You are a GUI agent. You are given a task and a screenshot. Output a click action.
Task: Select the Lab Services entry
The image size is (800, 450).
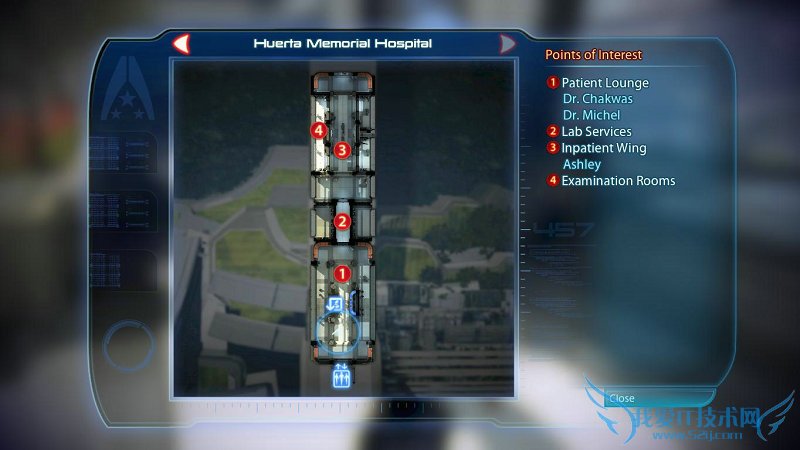click(596, 132)
